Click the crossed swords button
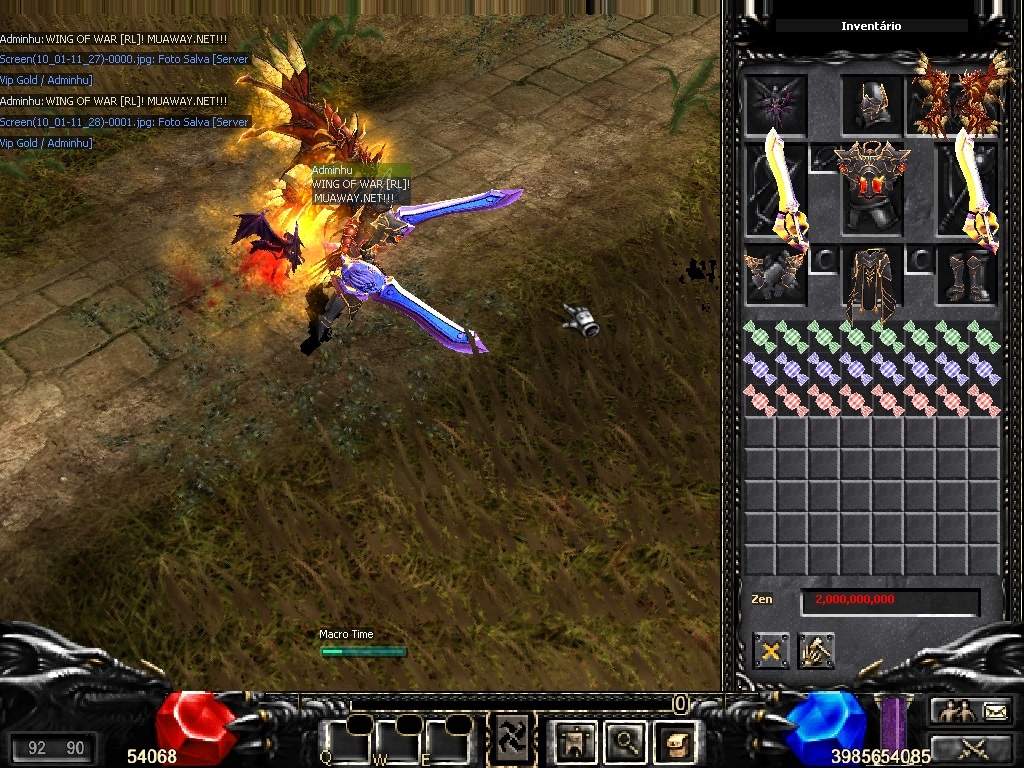The height and width of the screenshot is (768, 1024). tap(969, 747)
